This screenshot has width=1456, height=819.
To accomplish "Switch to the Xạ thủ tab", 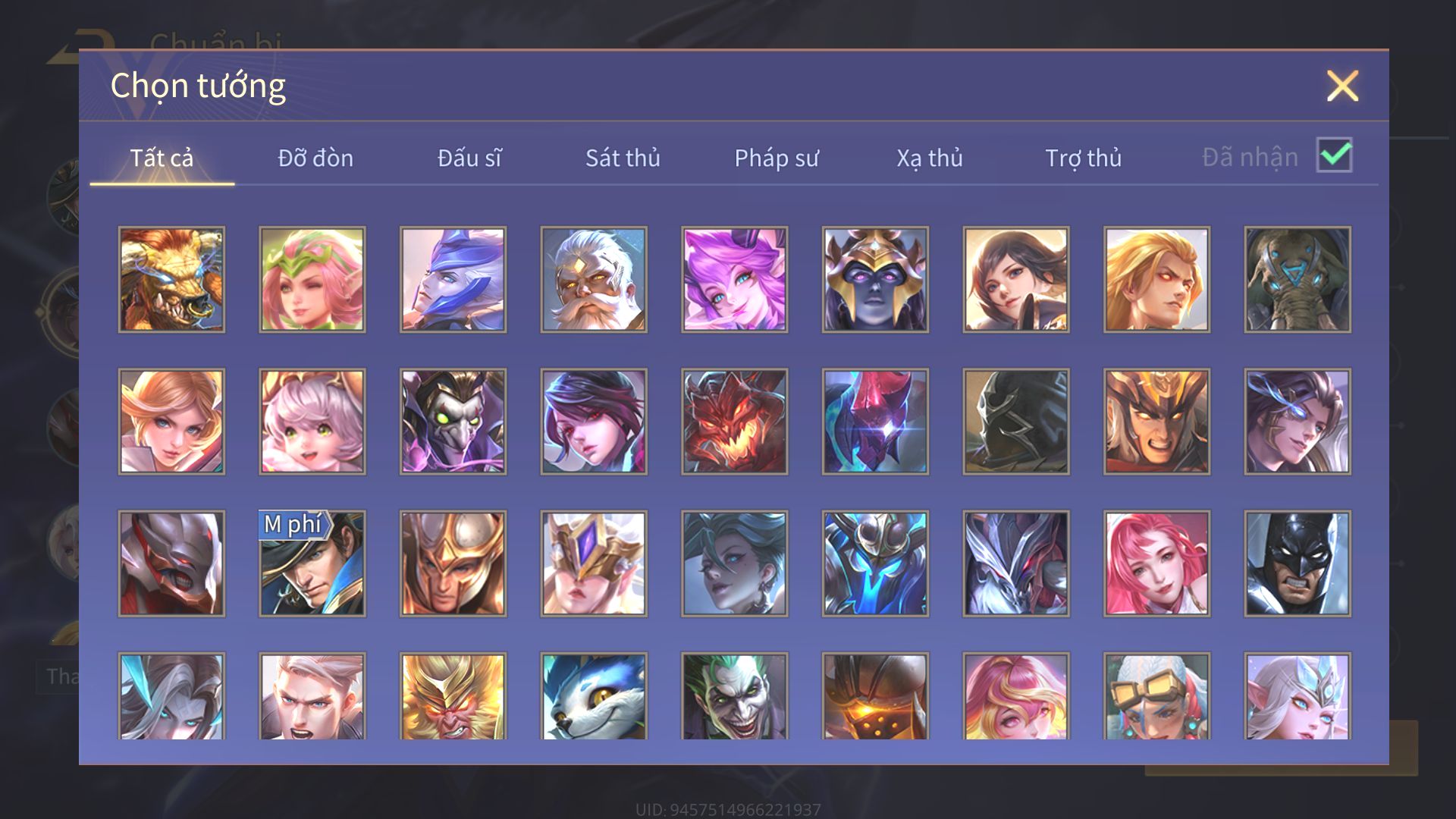I will 930,158.
